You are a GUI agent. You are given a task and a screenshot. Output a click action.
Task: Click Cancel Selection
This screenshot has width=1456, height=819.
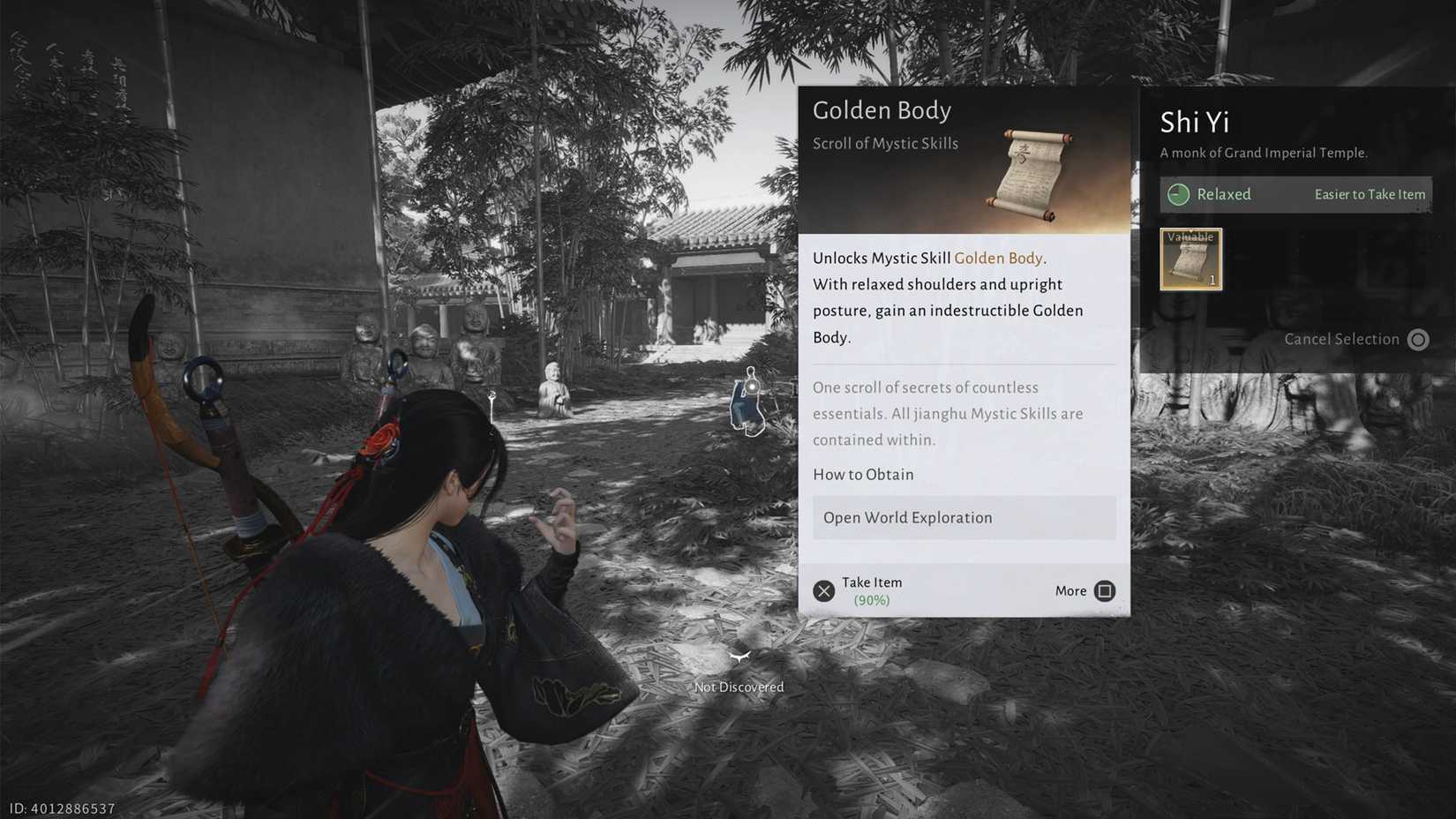1342,339
